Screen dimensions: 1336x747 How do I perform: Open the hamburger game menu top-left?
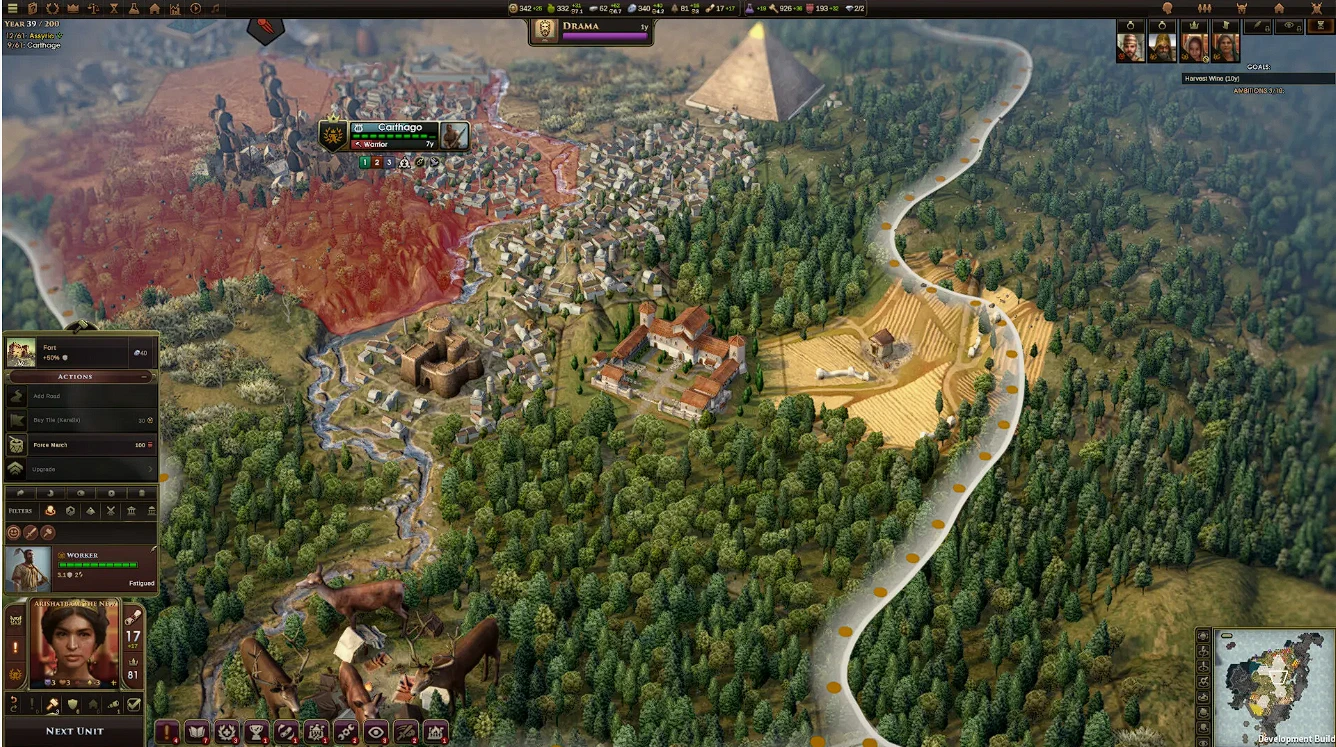point(12,9)
